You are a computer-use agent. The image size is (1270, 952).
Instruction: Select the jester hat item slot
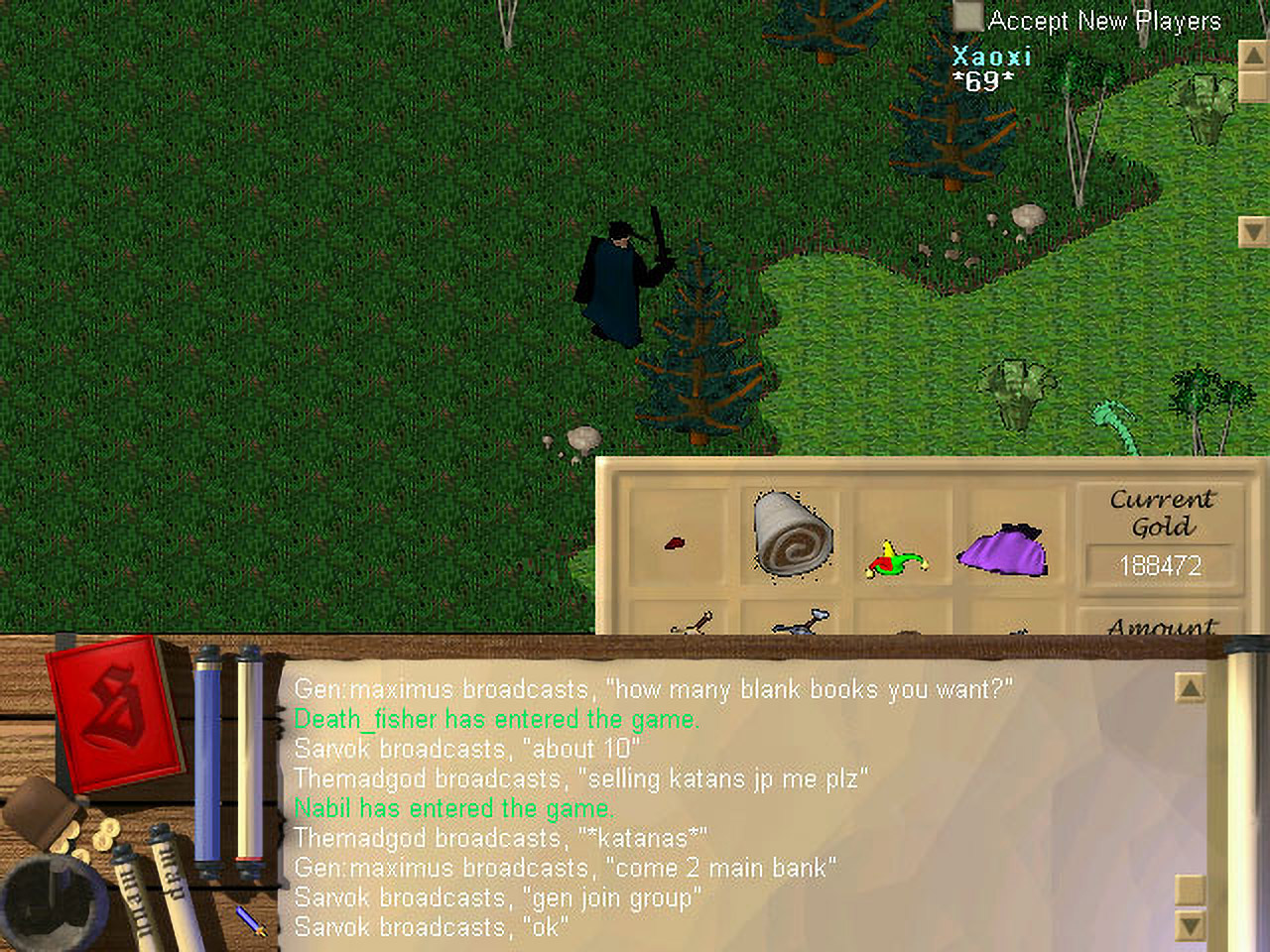point(897,560)
